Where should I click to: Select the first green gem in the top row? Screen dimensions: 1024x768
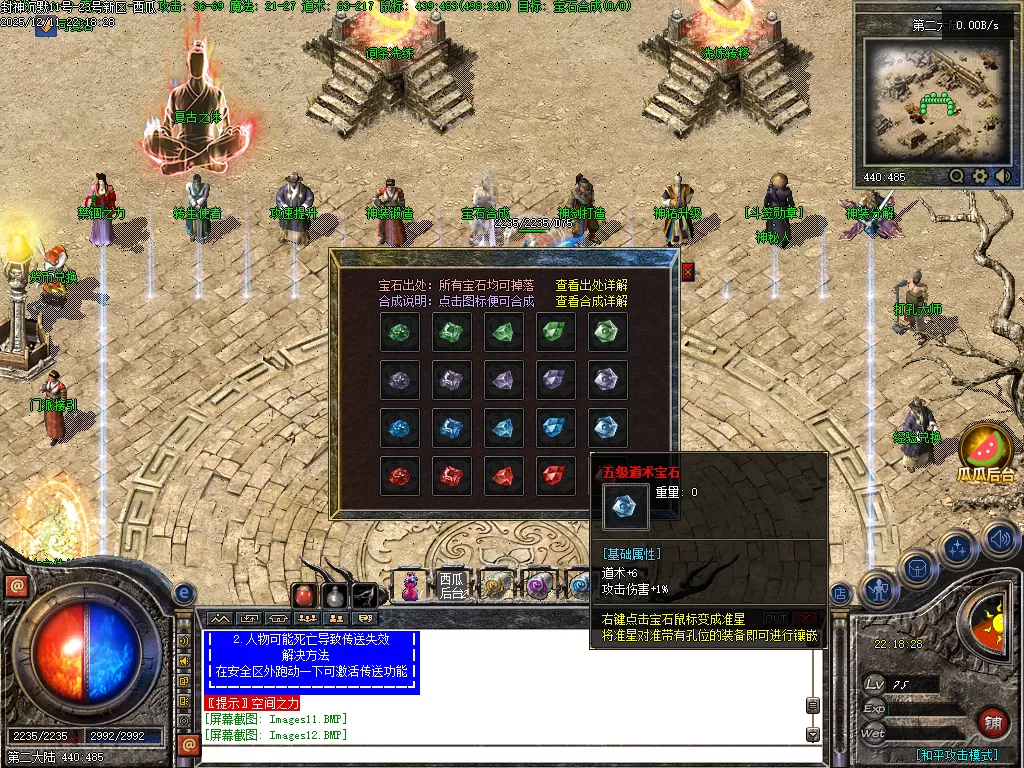coord(399,332)
